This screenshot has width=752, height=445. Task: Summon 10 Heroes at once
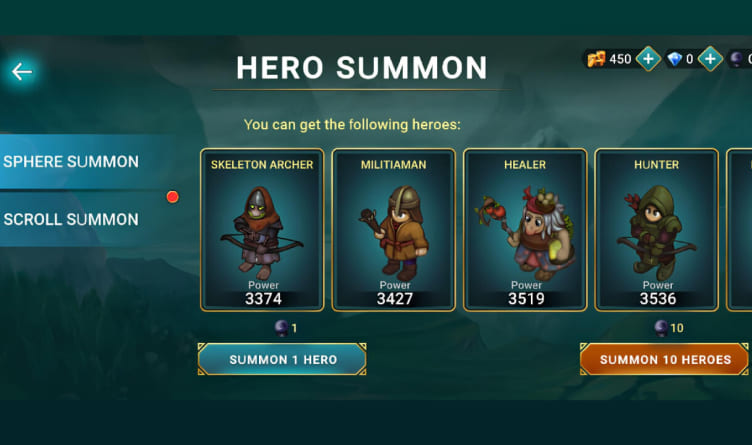click(x=665, y=359)
